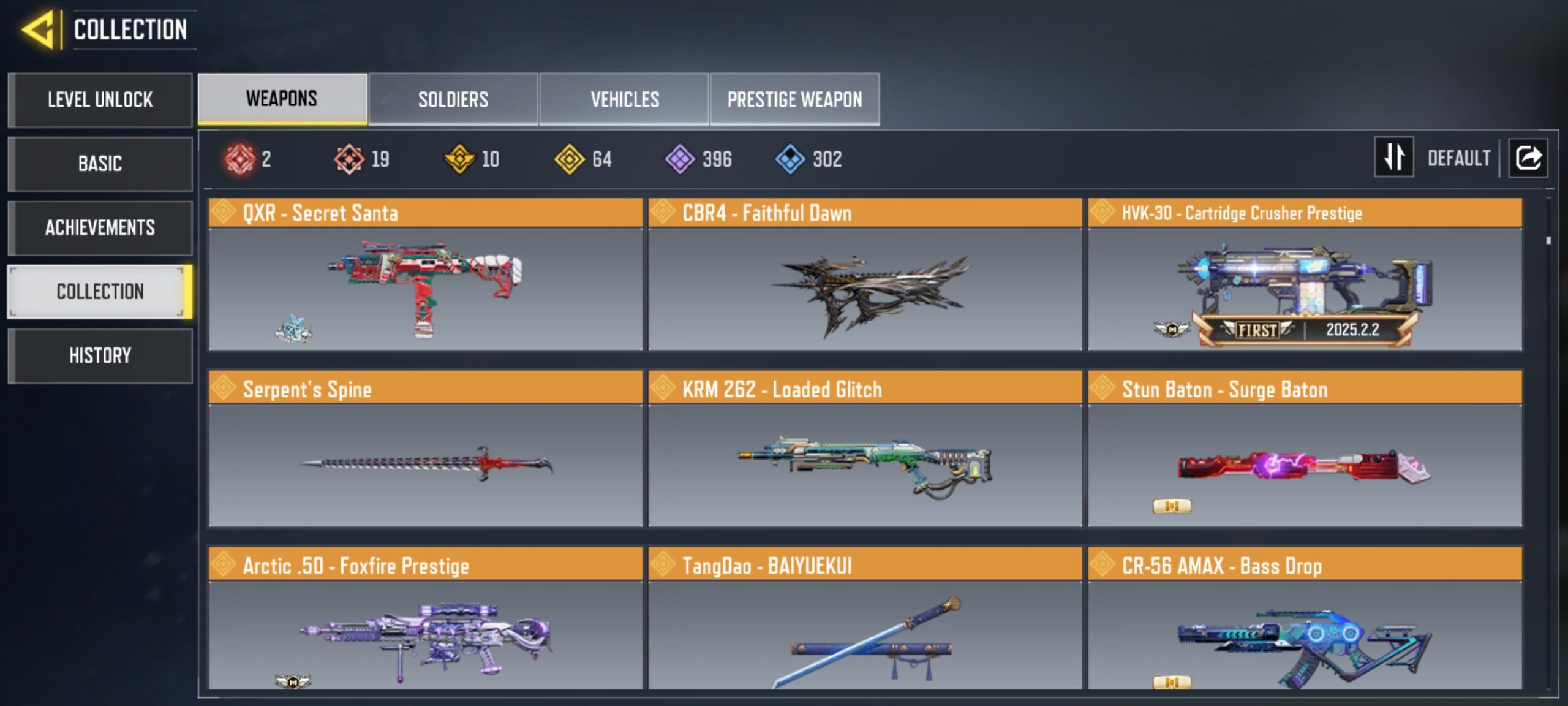The width and height of the screenshot is (1568, 706).
Task: Open the share/export icon at top right
Action: click(x=1528, y=158)
